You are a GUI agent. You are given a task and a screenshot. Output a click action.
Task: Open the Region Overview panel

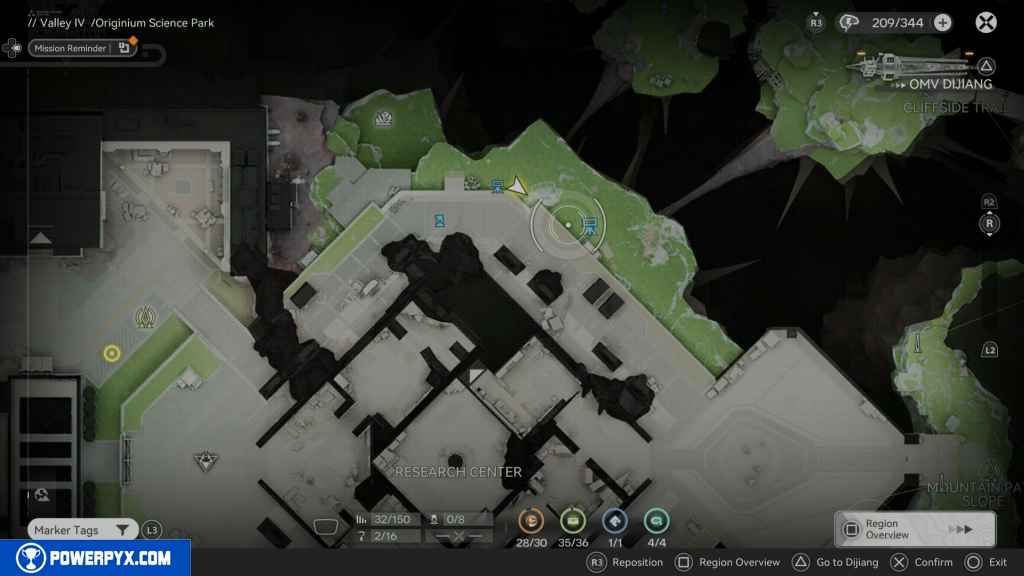point(914,529)
